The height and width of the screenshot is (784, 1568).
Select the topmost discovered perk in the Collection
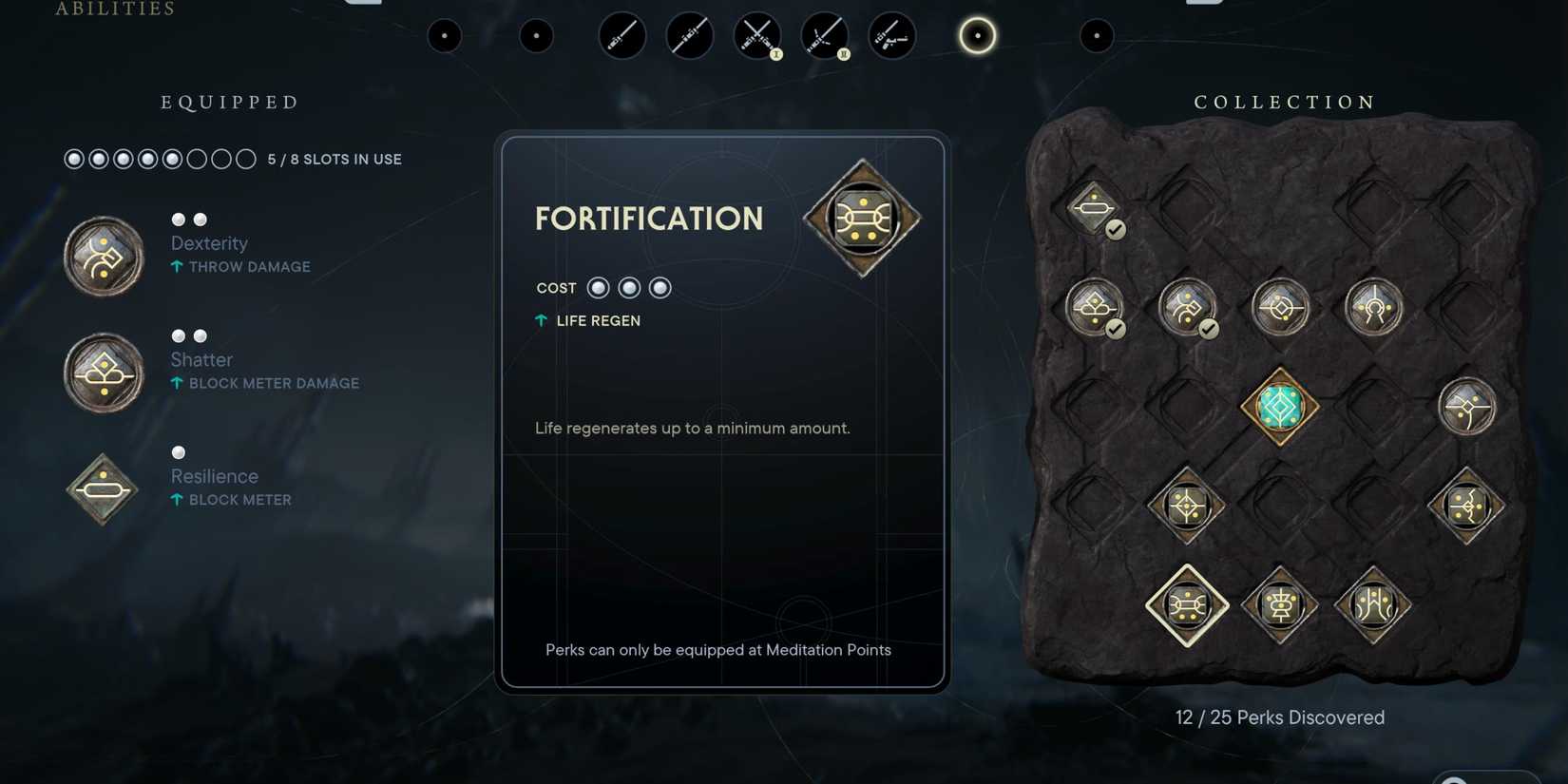pyautogui.click(x=1094, y=207)
